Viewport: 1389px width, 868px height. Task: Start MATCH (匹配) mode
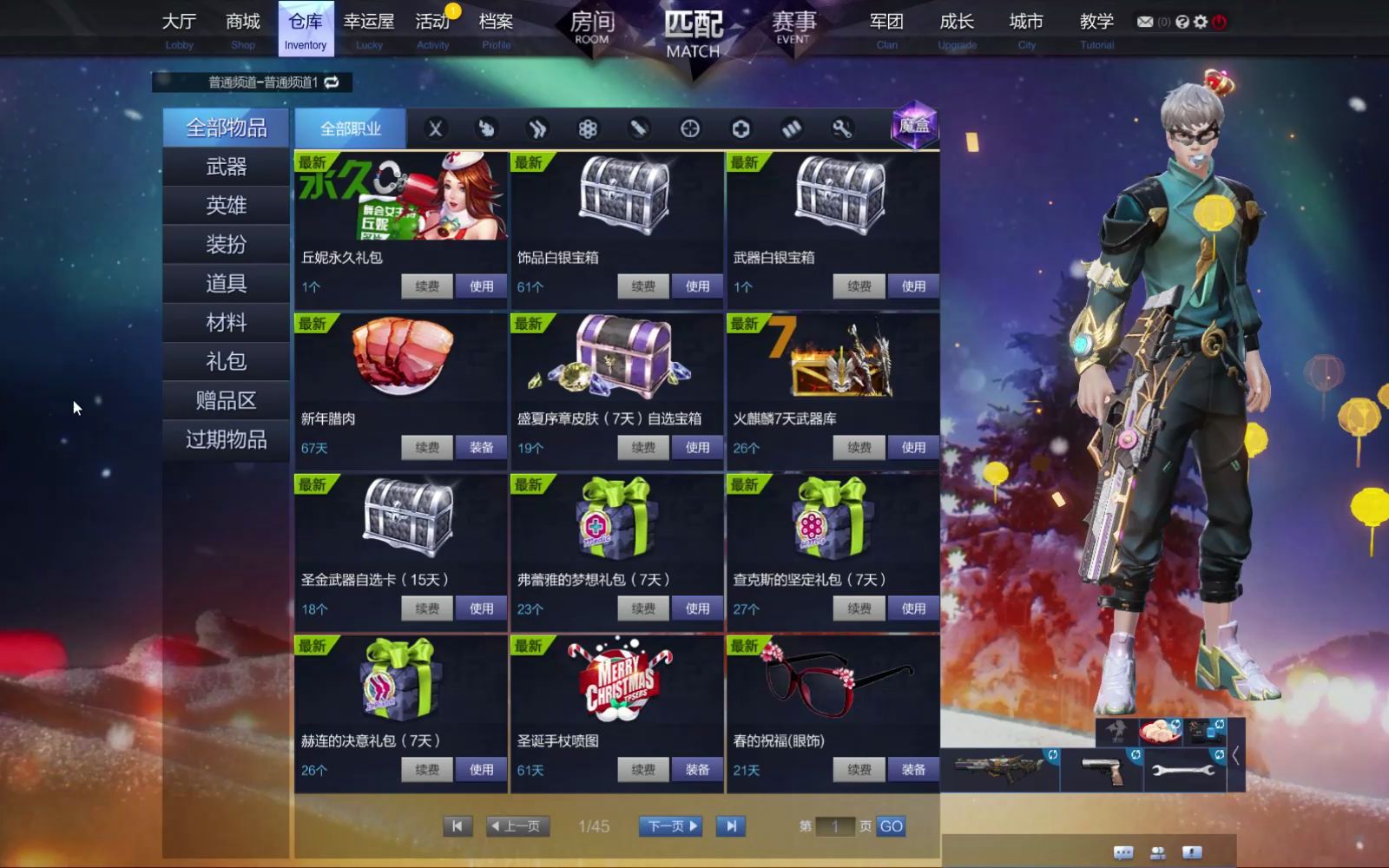tap(693, 35)
